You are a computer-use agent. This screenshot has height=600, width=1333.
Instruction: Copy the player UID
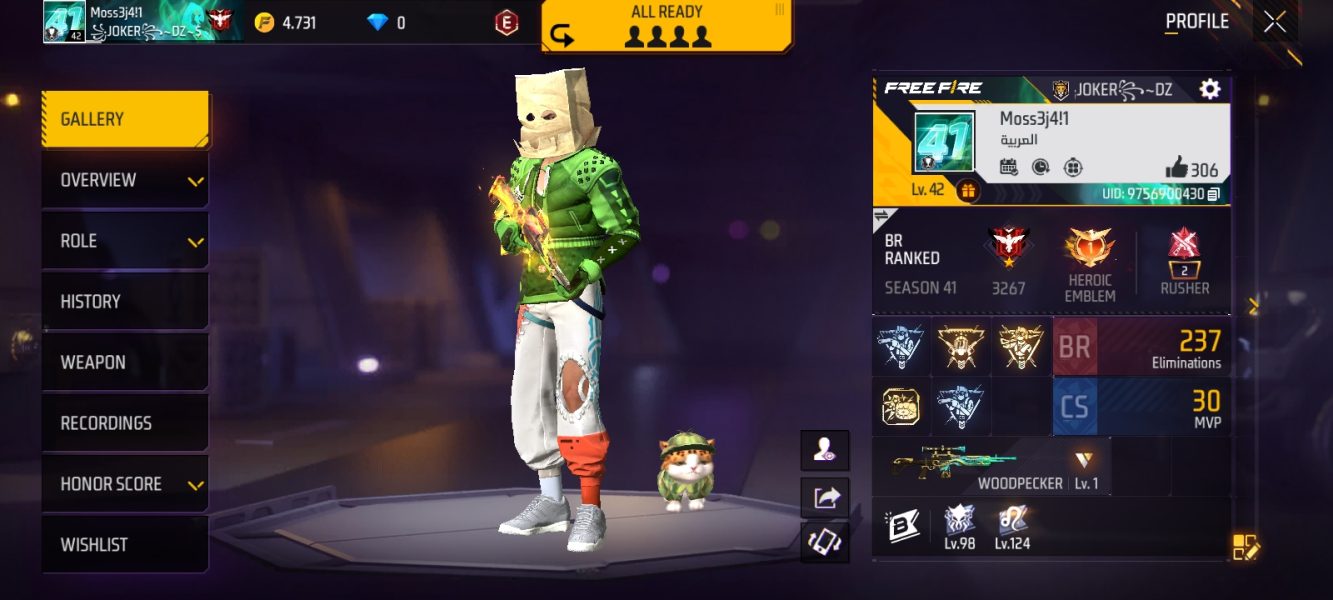pyautogui.click(x=1214, y=194)
